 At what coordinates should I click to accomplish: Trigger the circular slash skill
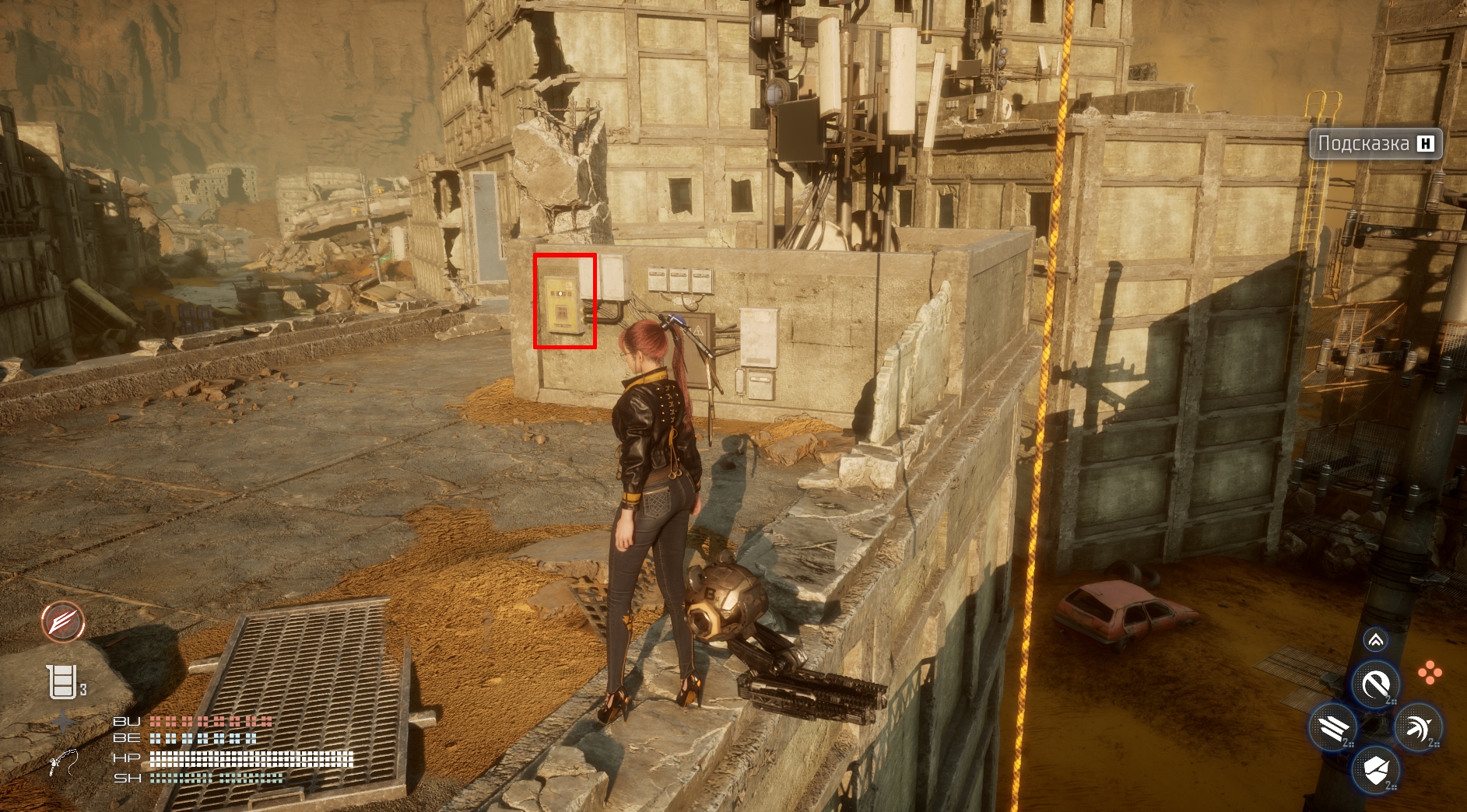[x=1375, y=684]
